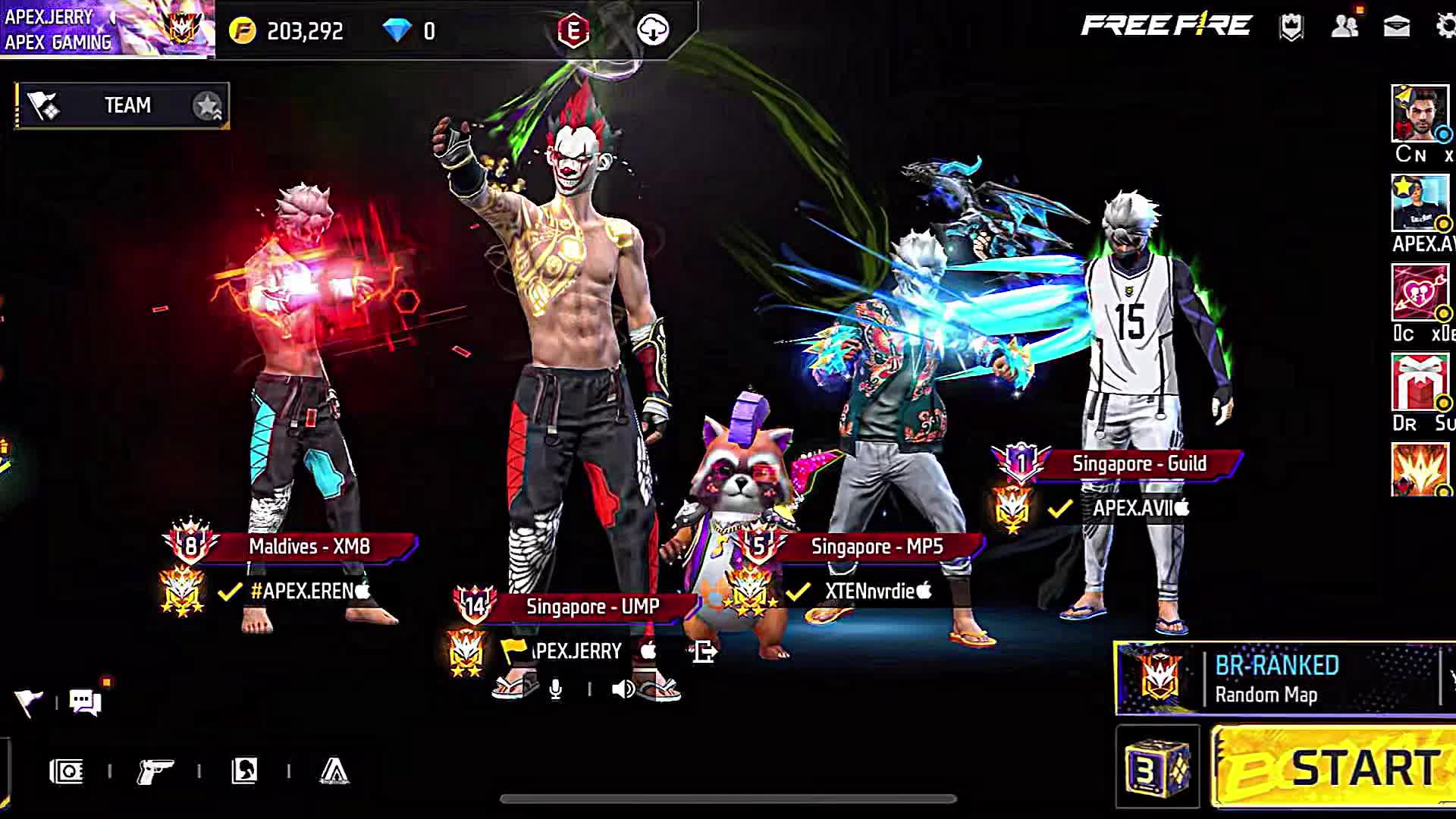This screenshot has width=1456, height=819.
Task: Open the red E hexagon icon
Action: point(573,30)
